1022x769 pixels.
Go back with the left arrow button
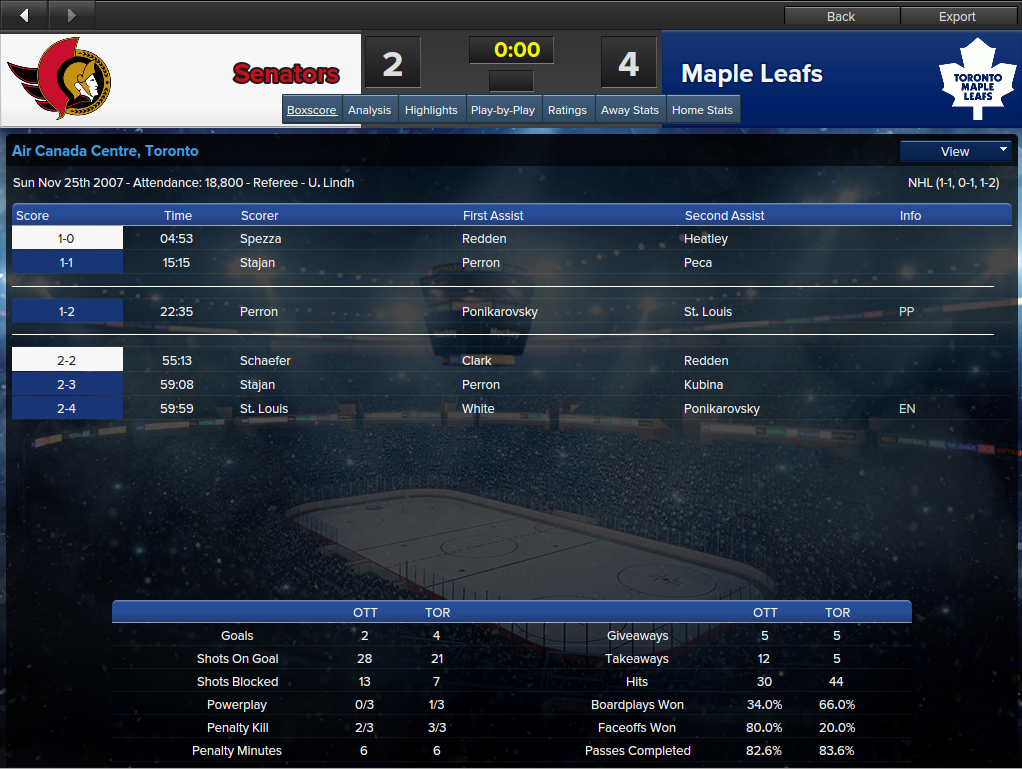coord(24,15)
